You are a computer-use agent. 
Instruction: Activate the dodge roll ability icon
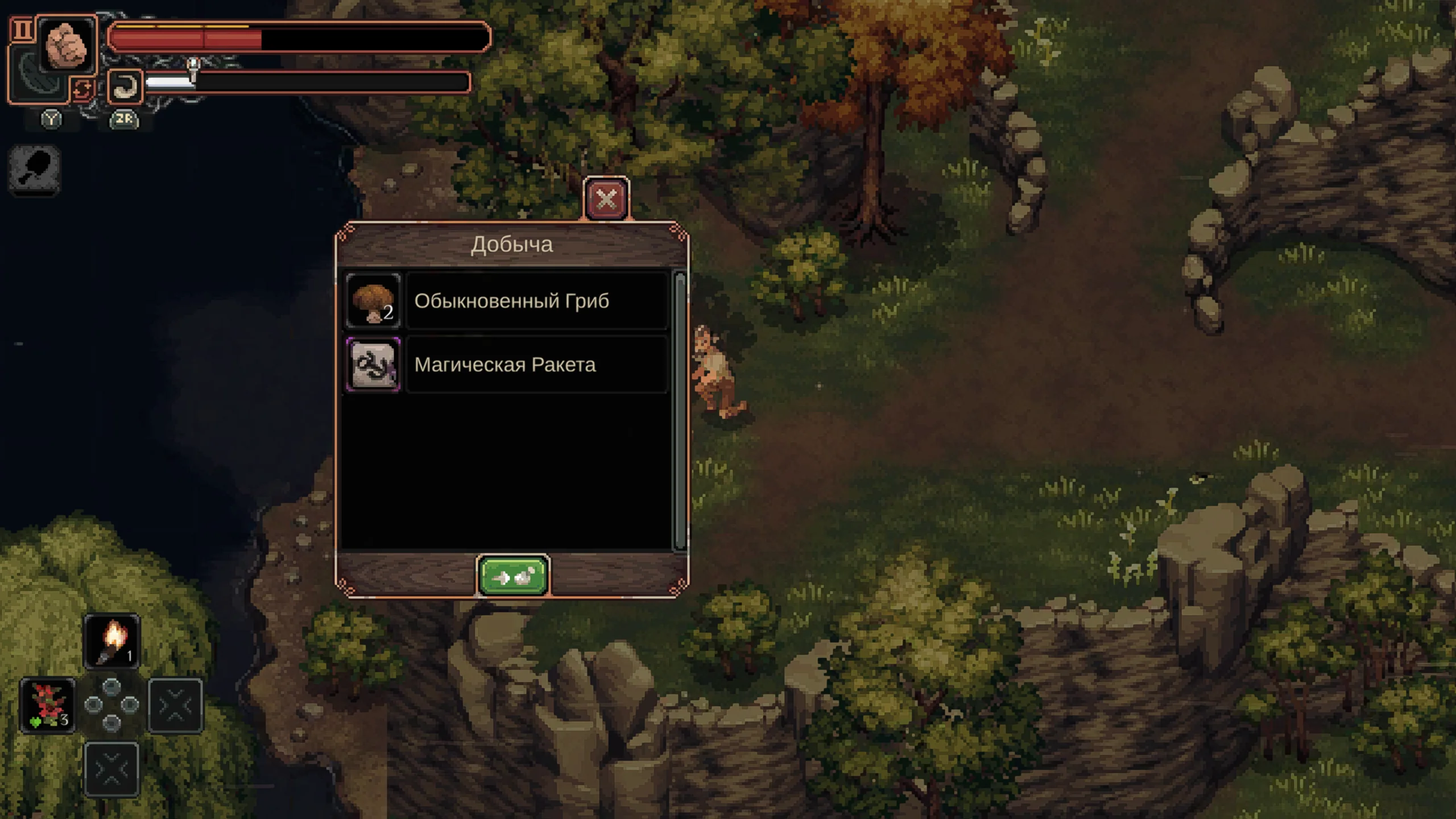click(125, 86)
